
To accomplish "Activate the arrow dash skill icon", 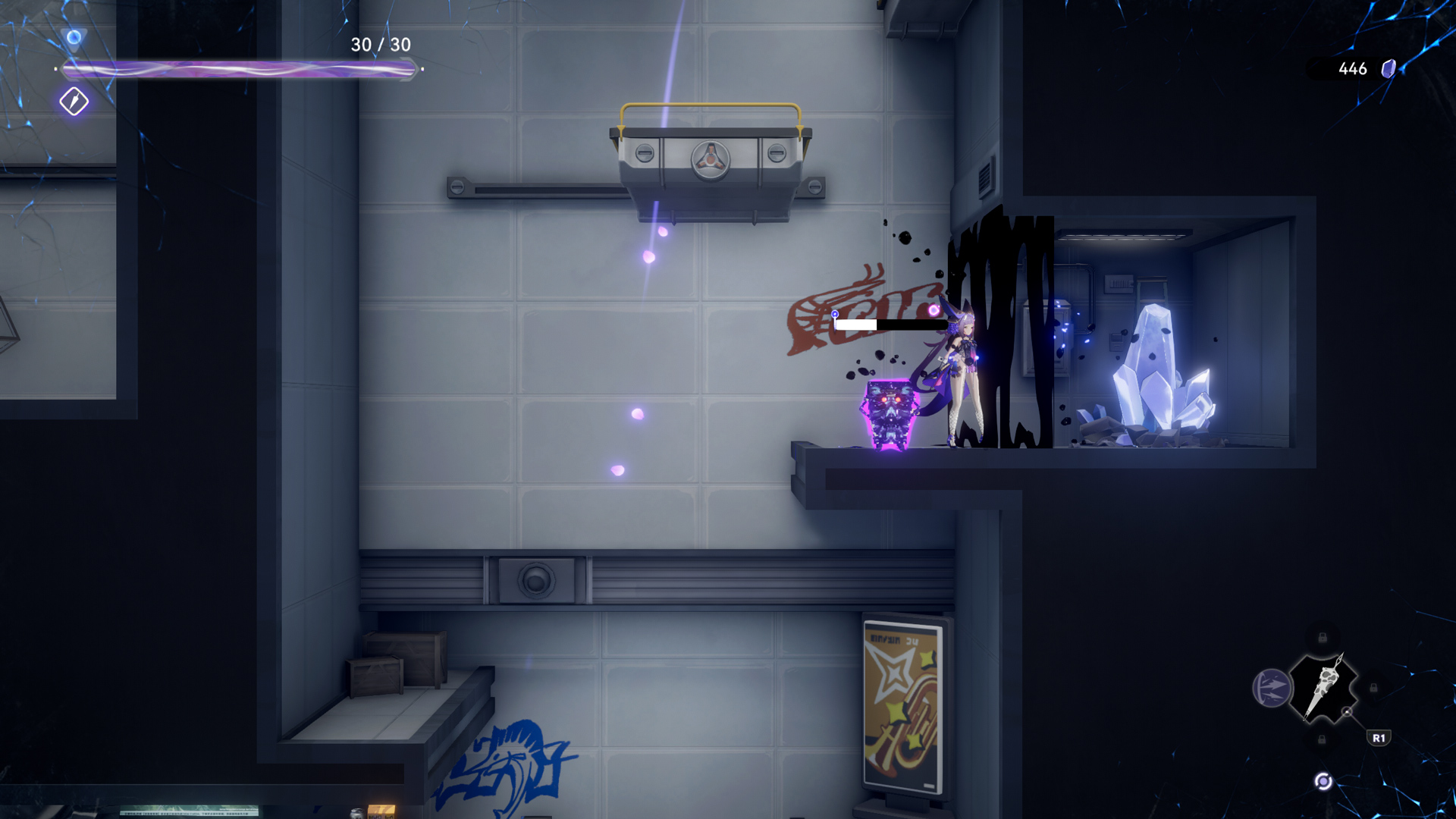I will click(1271, 689).
